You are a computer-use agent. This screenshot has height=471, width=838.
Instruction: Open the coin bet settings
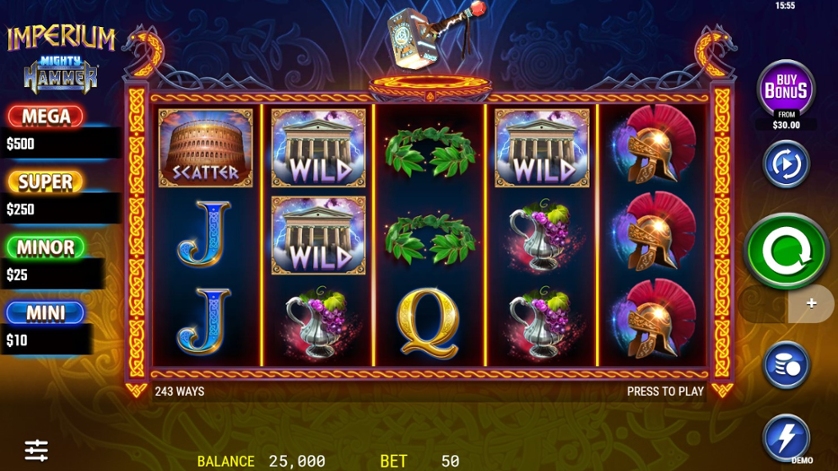(x=786, y=365)
